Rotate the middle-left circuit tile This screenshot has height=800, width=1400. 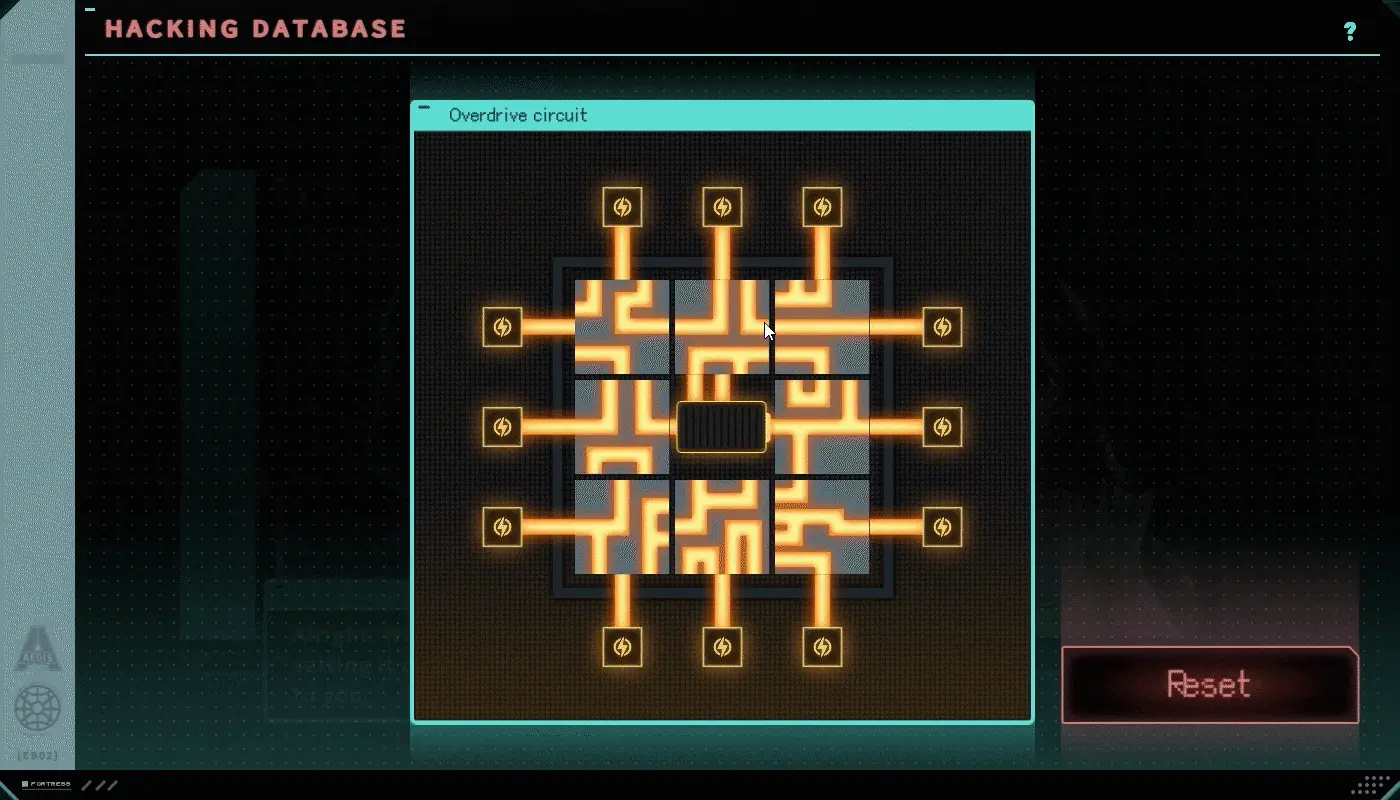point(622,427)
